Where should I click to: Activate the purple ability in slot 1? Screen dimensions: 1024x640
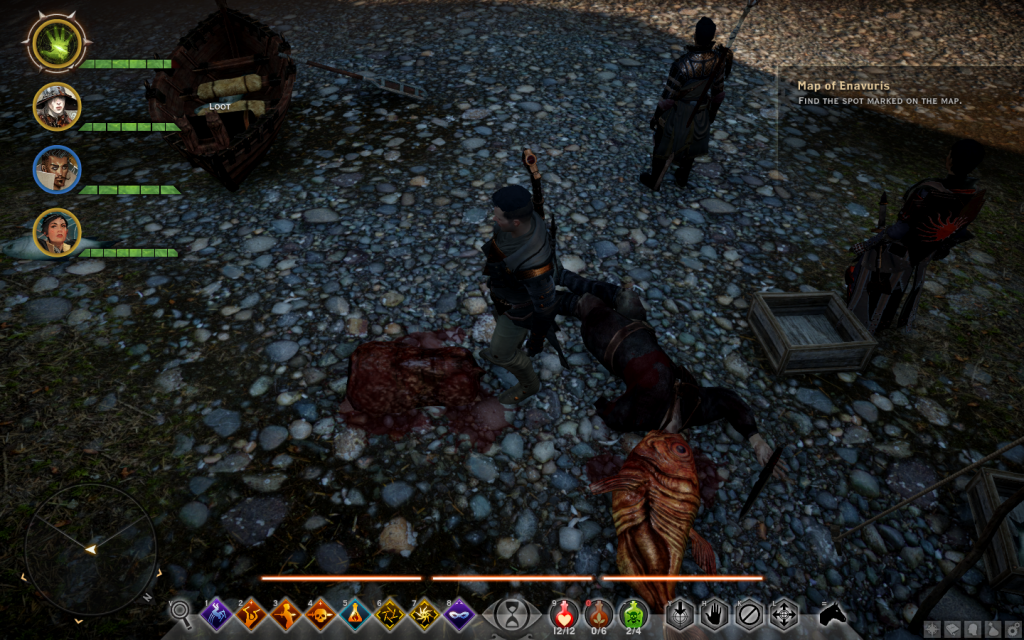pyautogui.click(x=218, y=612)
